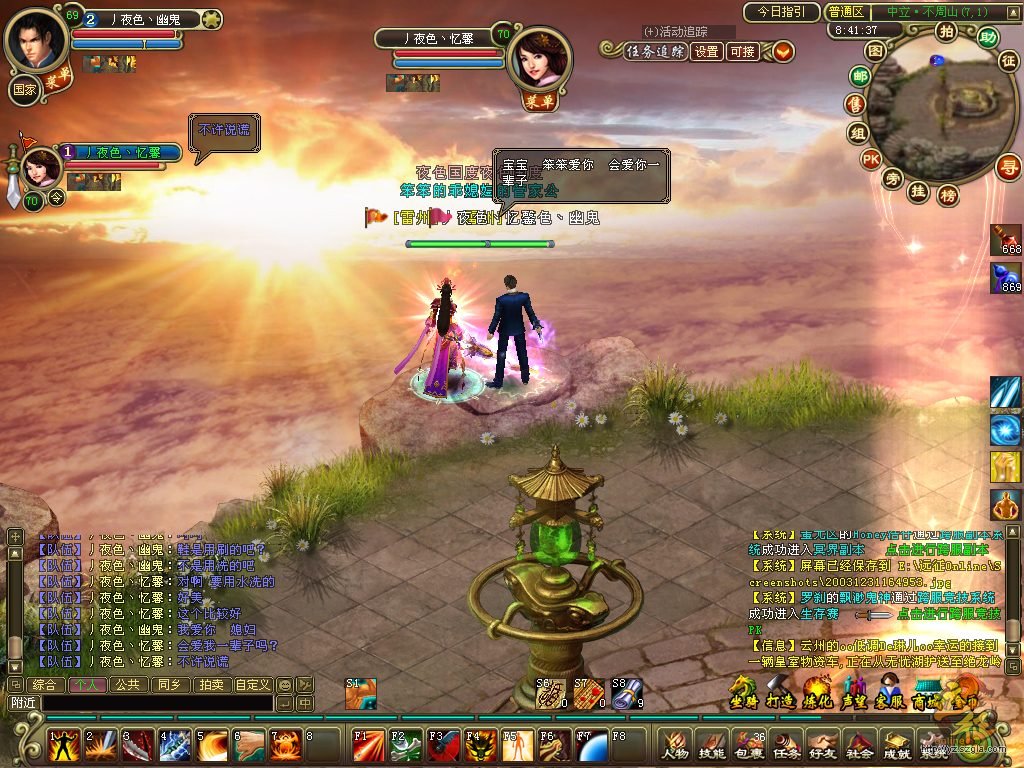1024x768 pixels.
Task: Open the mail 邮 button beside minimap
Action: point(858,76)
